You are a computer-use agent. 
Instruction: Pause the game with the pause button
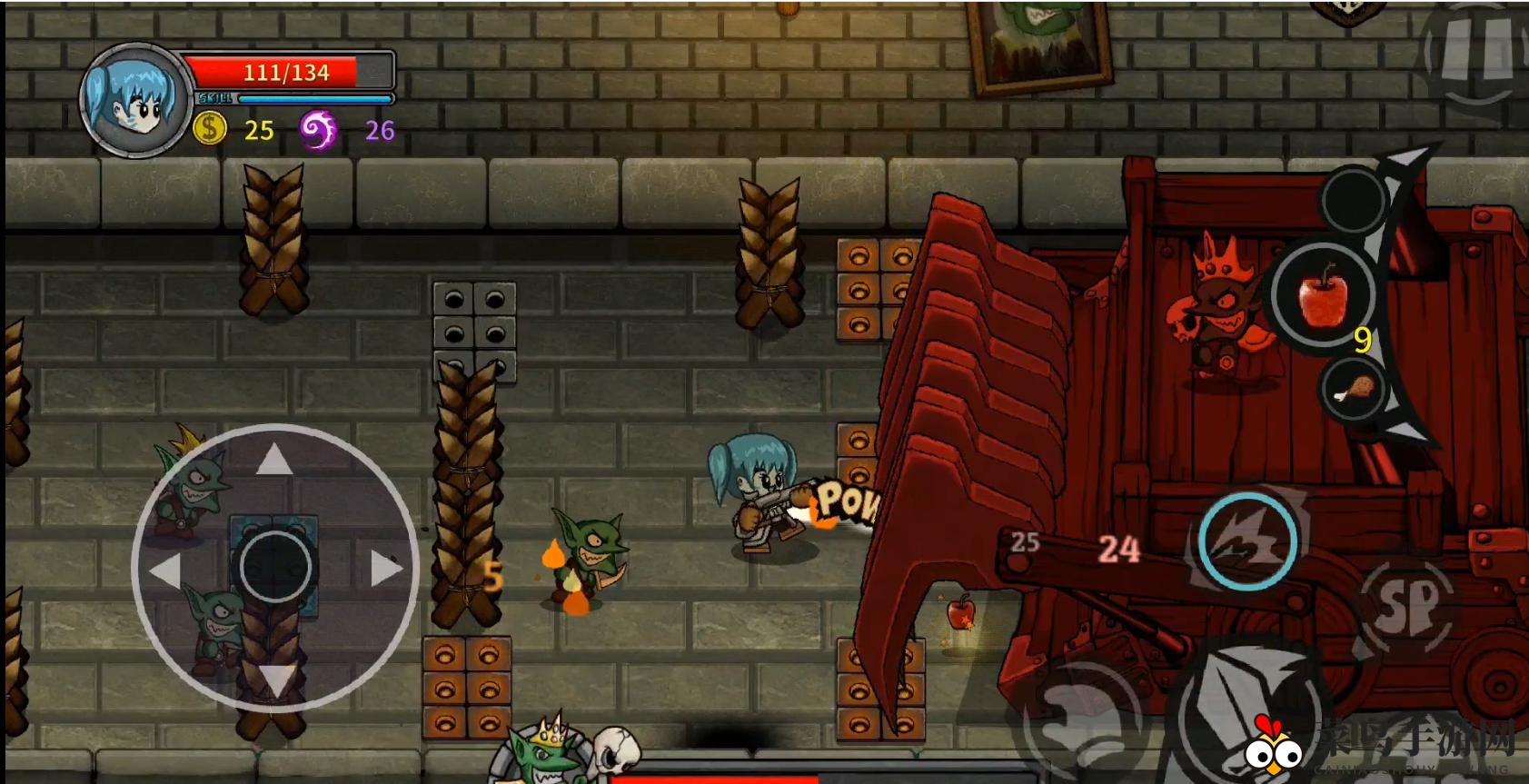pos(1477,50)
